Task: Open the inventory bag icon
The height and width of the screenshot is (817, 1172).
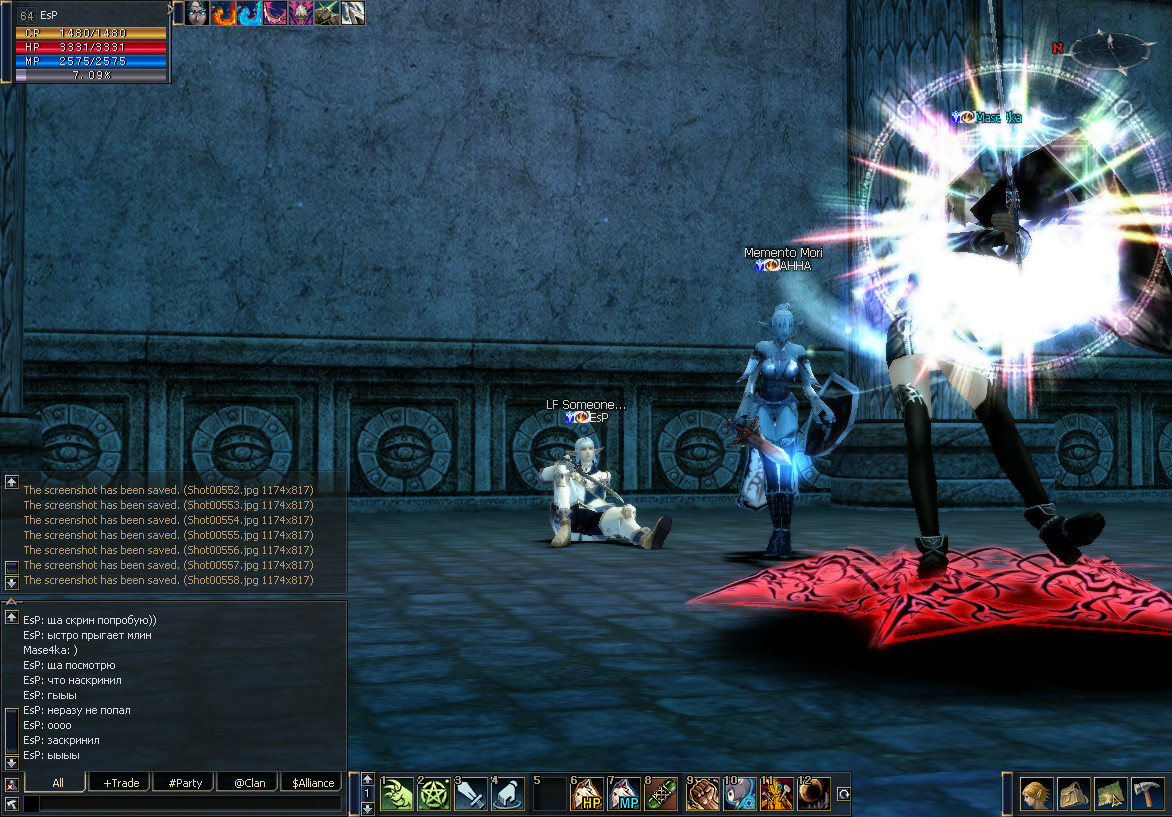Action: (x=1074, y=794)
